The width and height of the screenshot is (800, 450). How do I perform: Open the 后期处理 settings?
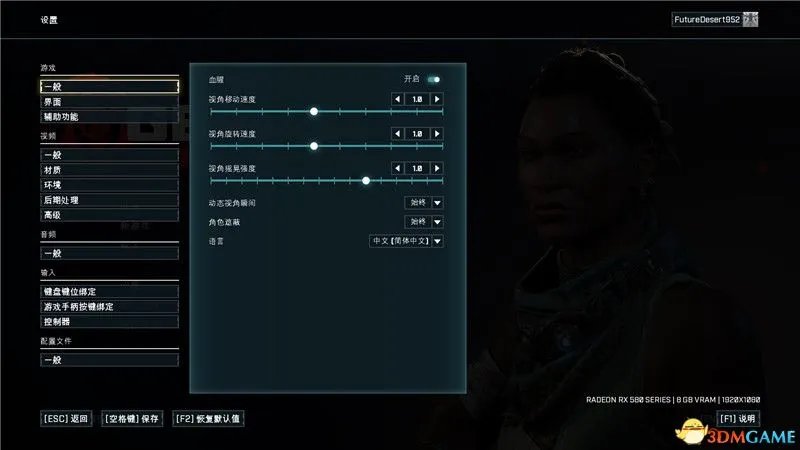point(108,200)
